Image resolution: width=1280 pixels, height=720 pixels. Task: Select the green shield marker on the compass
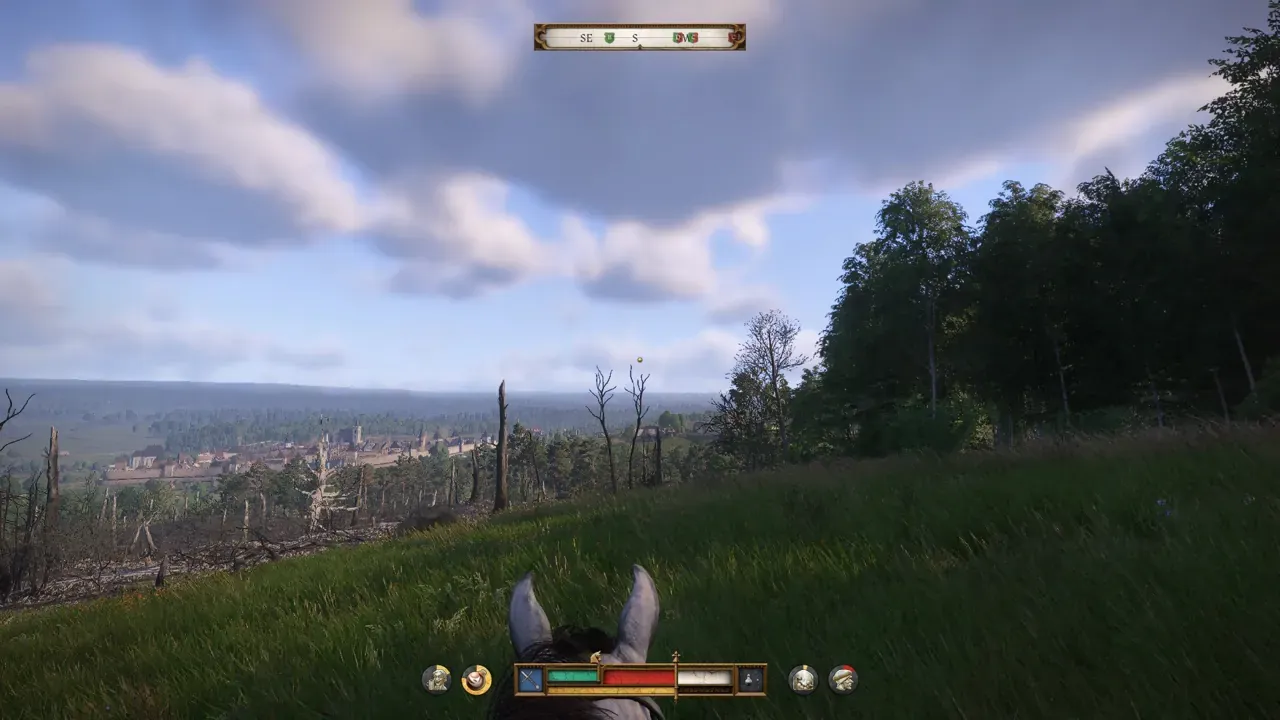click(x=609, y=38)
